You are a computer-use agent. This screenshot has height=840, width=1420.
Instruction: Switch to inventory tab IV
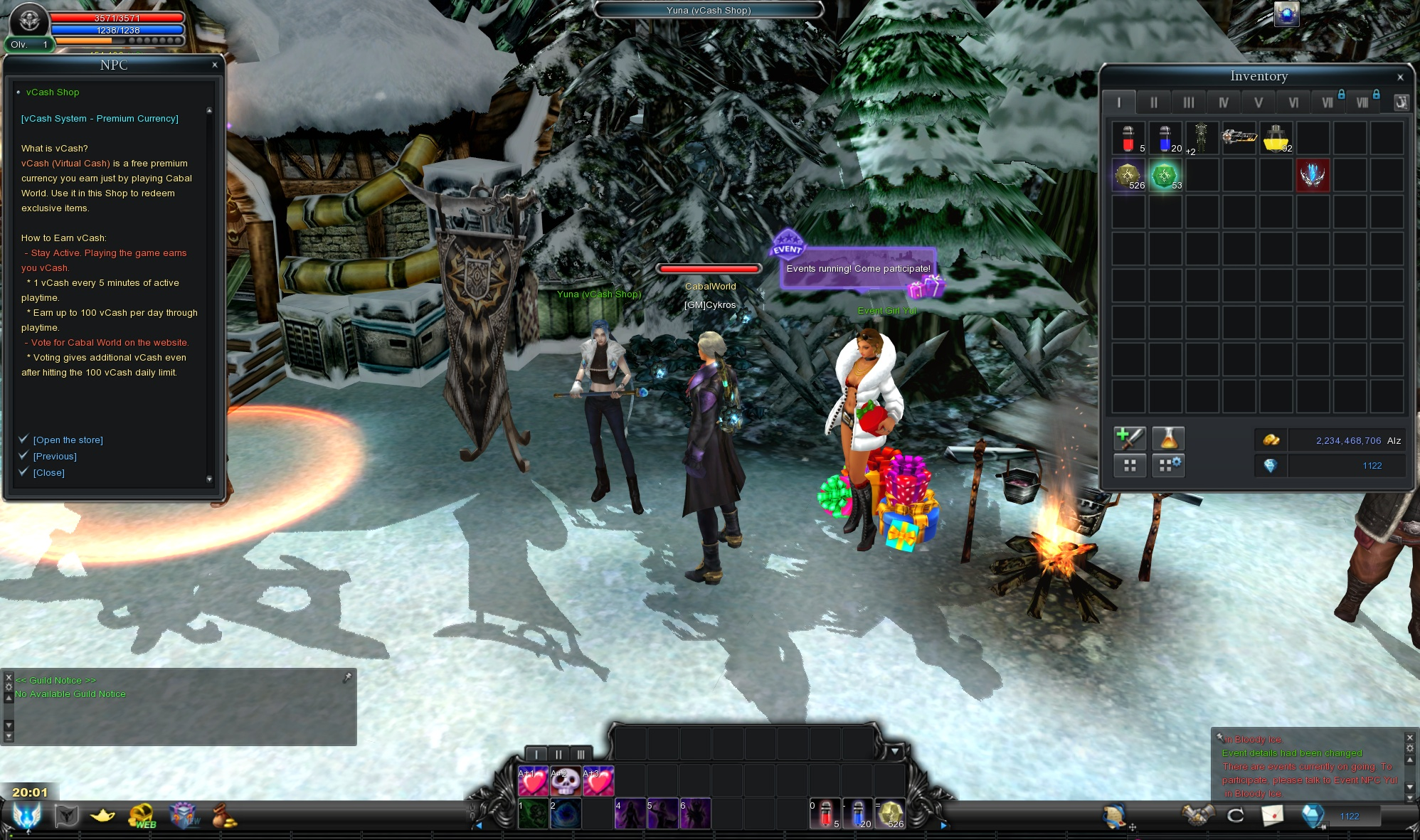[x=1223, y=102]
